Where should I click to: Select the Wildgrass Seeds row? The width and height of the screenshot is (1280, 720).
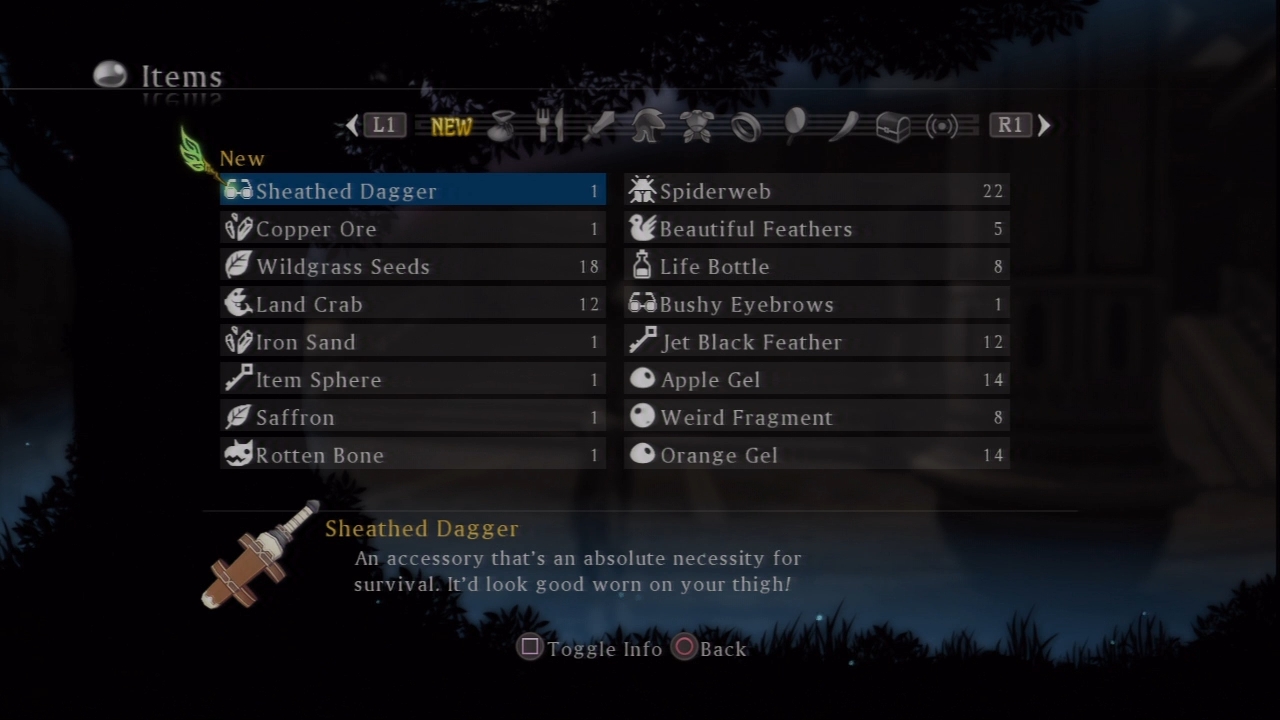coord(412,267)
